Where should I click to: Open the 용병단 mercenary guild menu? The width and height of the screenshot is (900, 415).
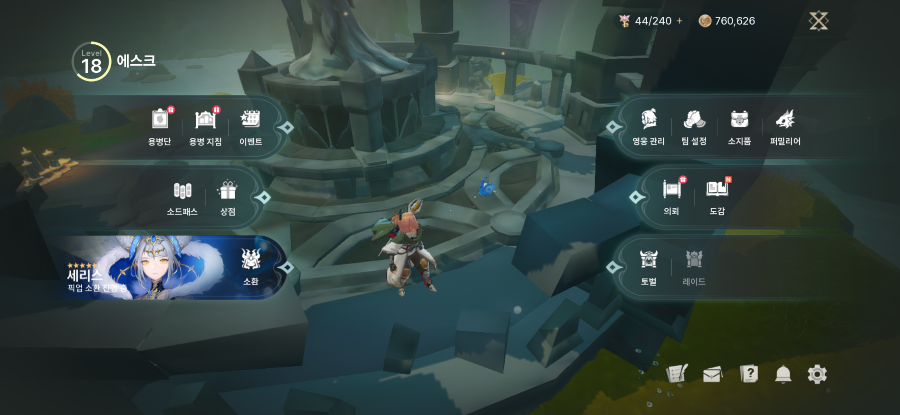159,125
